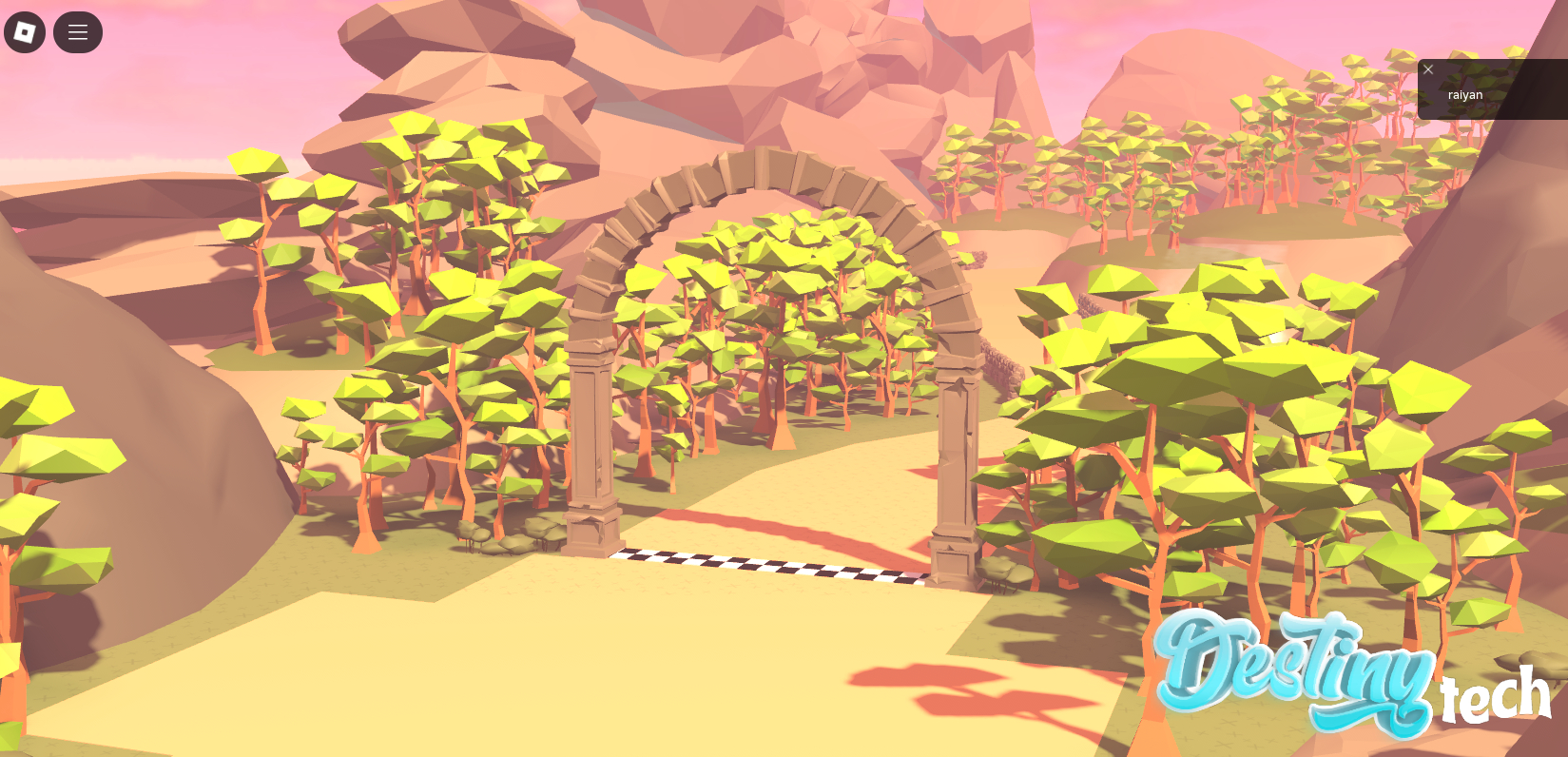Click the right pillar of the arch

[956, 456]
